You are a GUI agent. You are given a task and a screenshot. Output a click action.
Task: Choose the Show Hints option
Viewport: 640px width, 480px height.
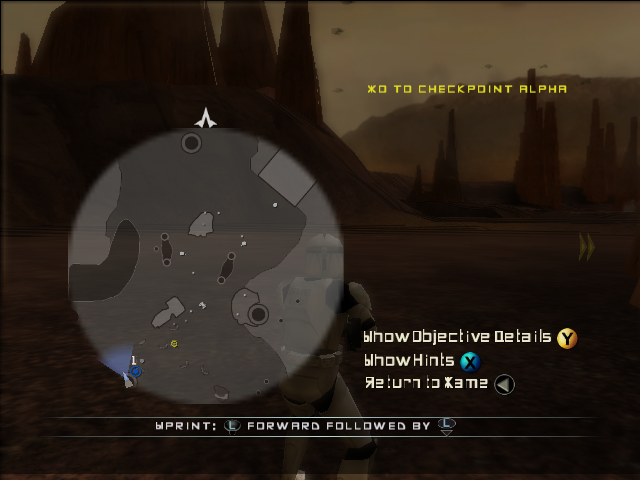coord(410,361)
